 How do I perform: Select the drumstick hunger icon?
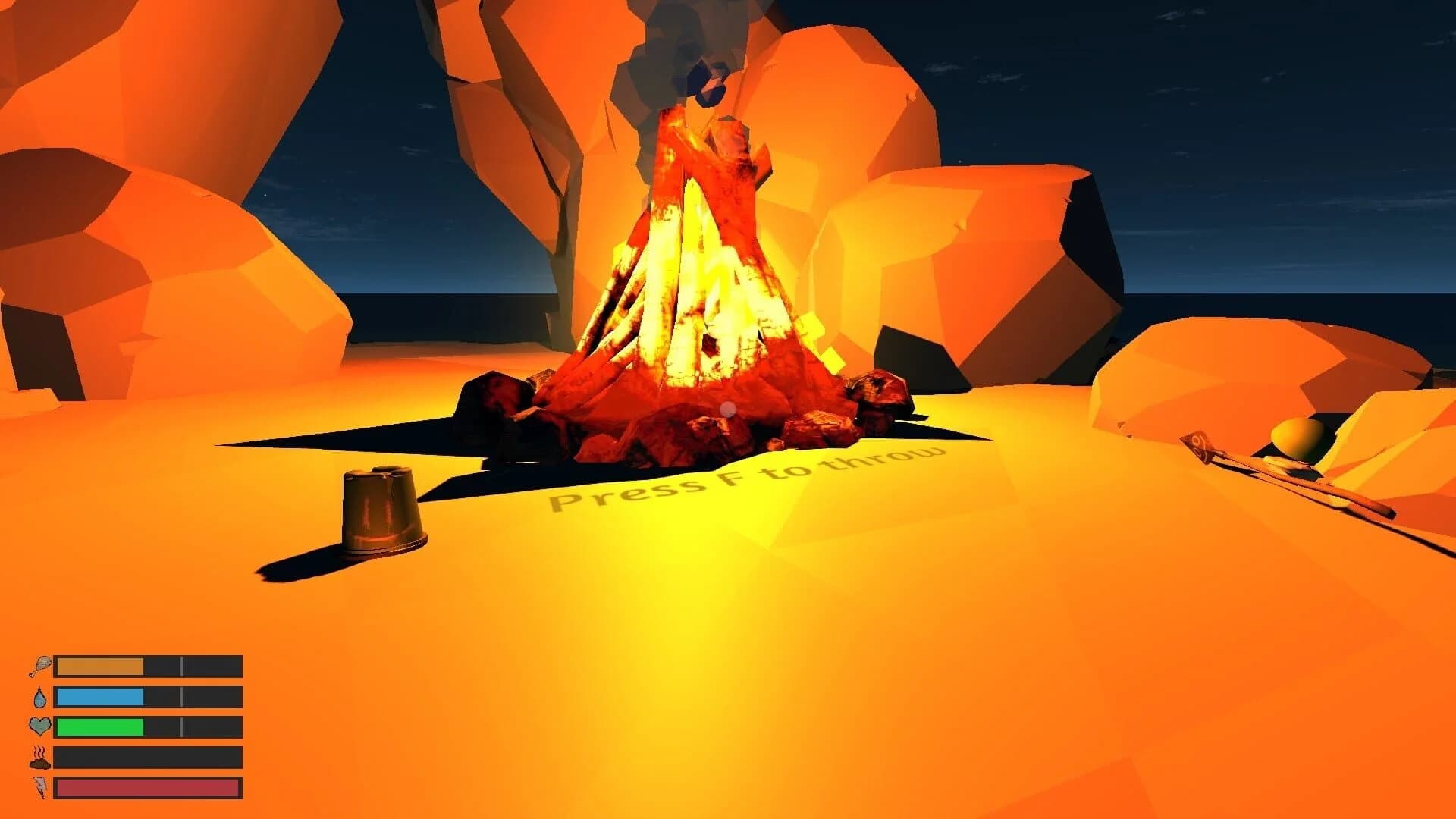[42, 664]
